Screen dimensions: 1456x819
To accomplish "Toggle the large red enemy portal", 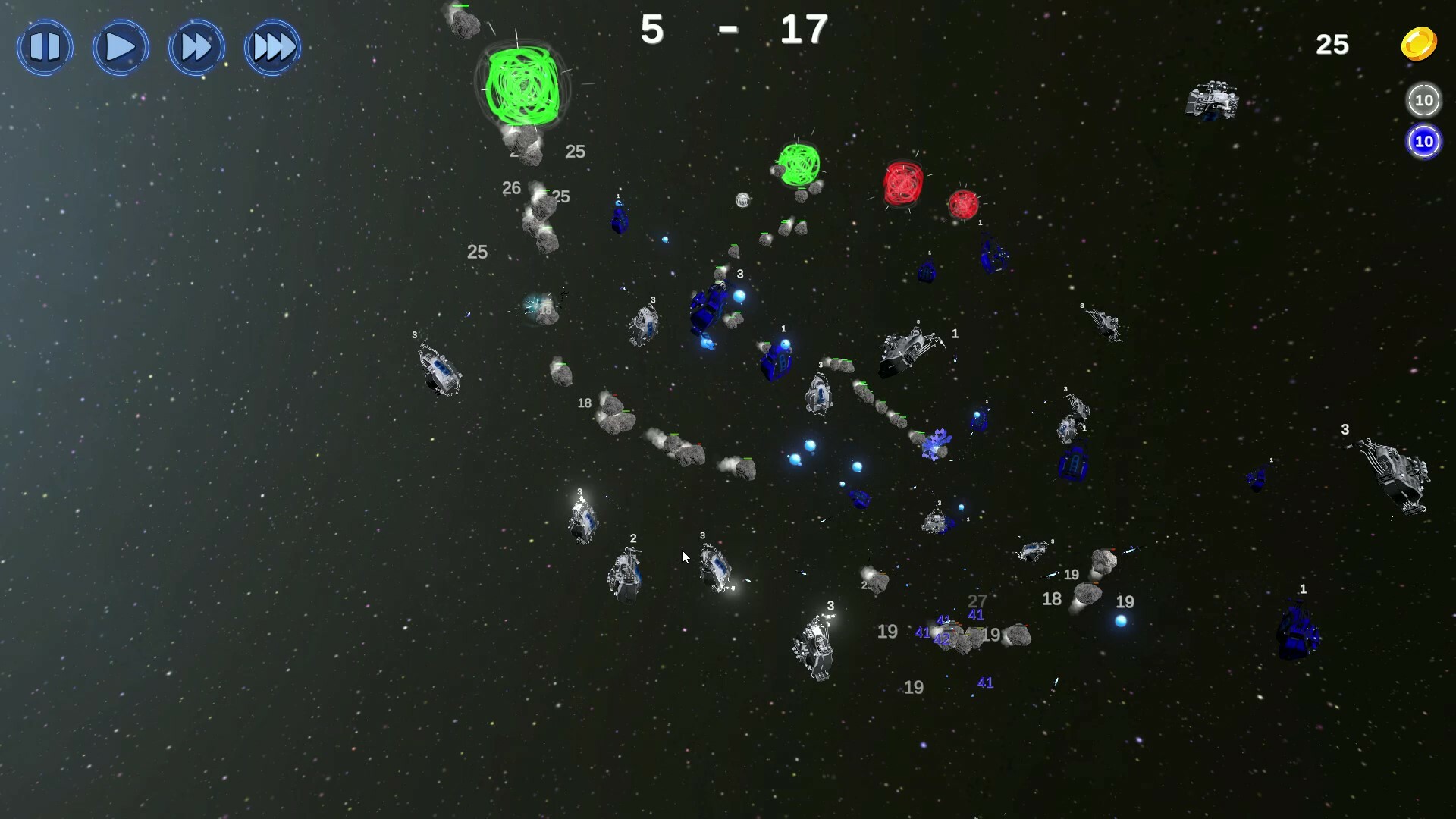I will (902, 182).
